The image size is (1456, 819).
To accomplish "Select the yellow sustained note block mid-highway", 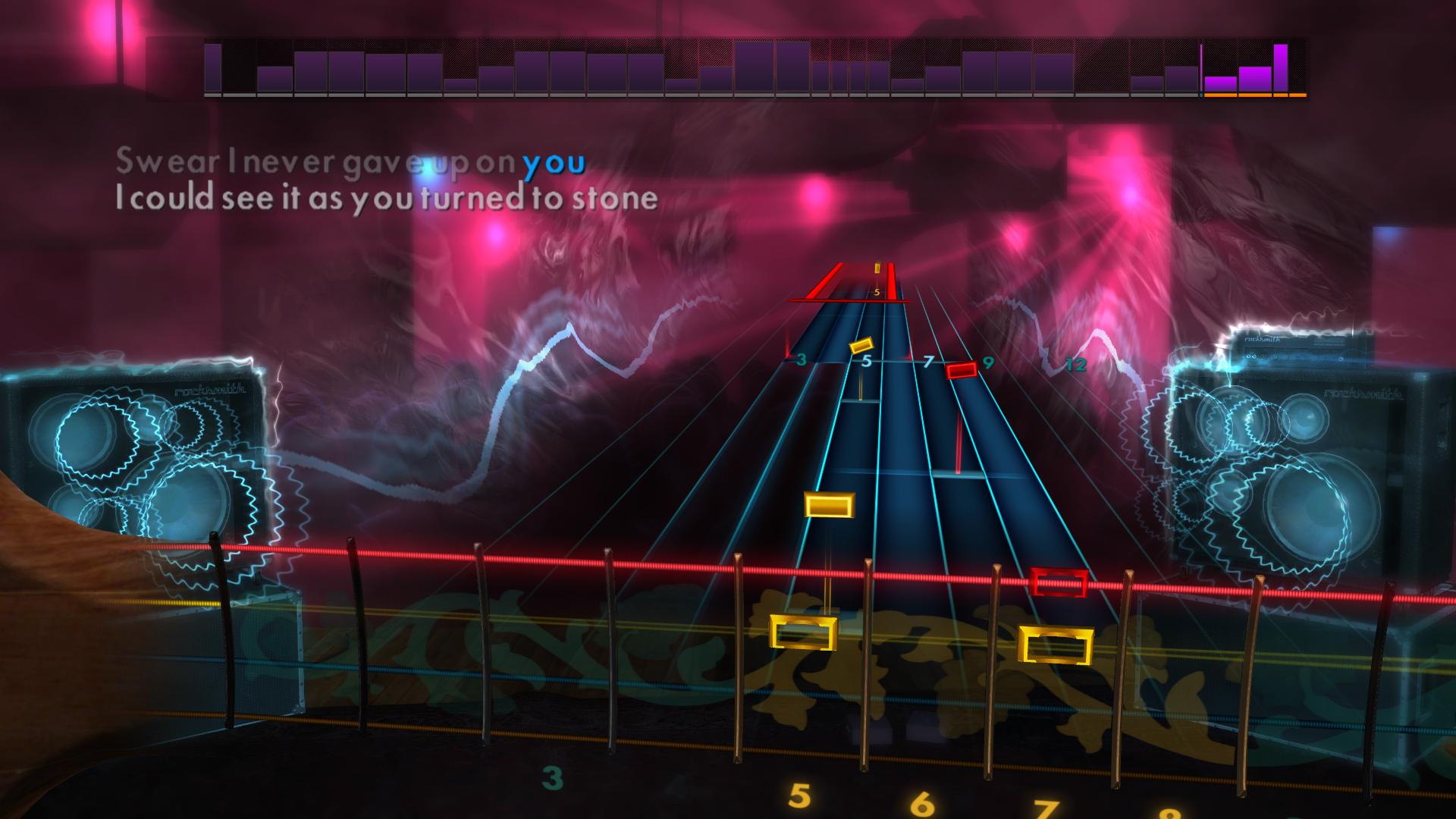I will 830,507.
